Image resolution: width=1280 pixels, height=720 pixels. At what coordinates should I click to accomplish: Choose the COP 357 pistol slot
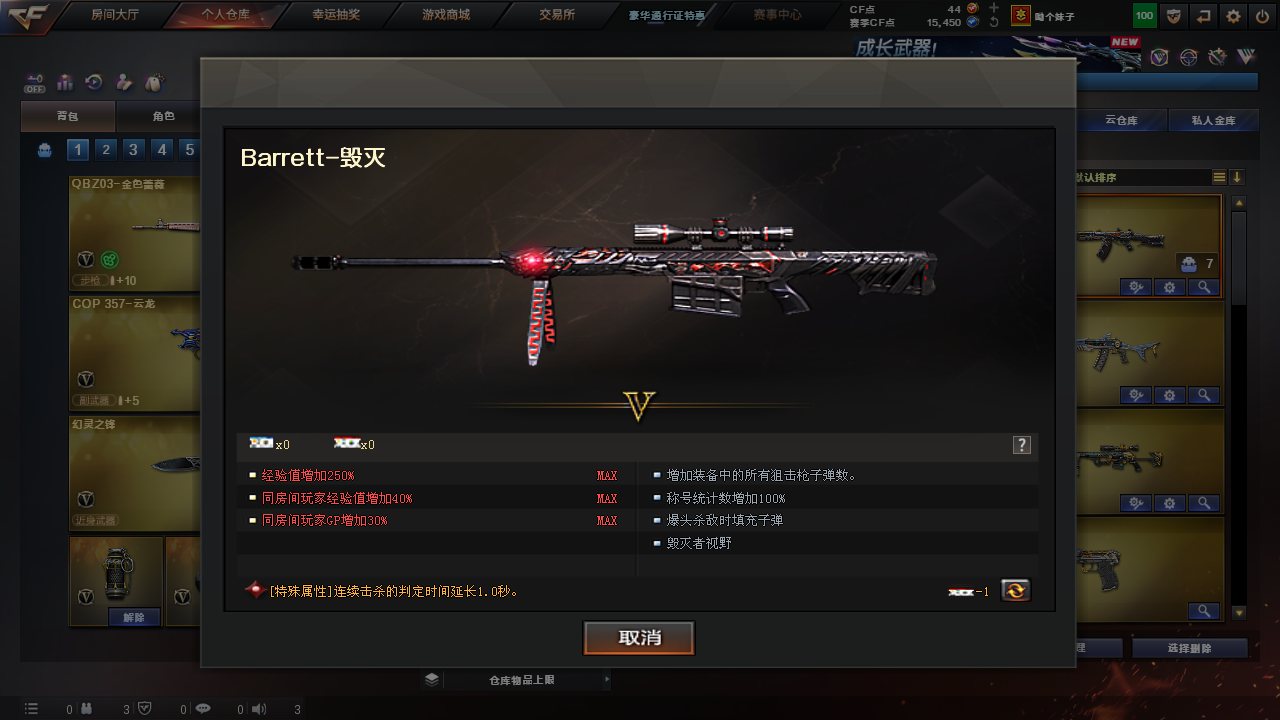click(135, 352)
